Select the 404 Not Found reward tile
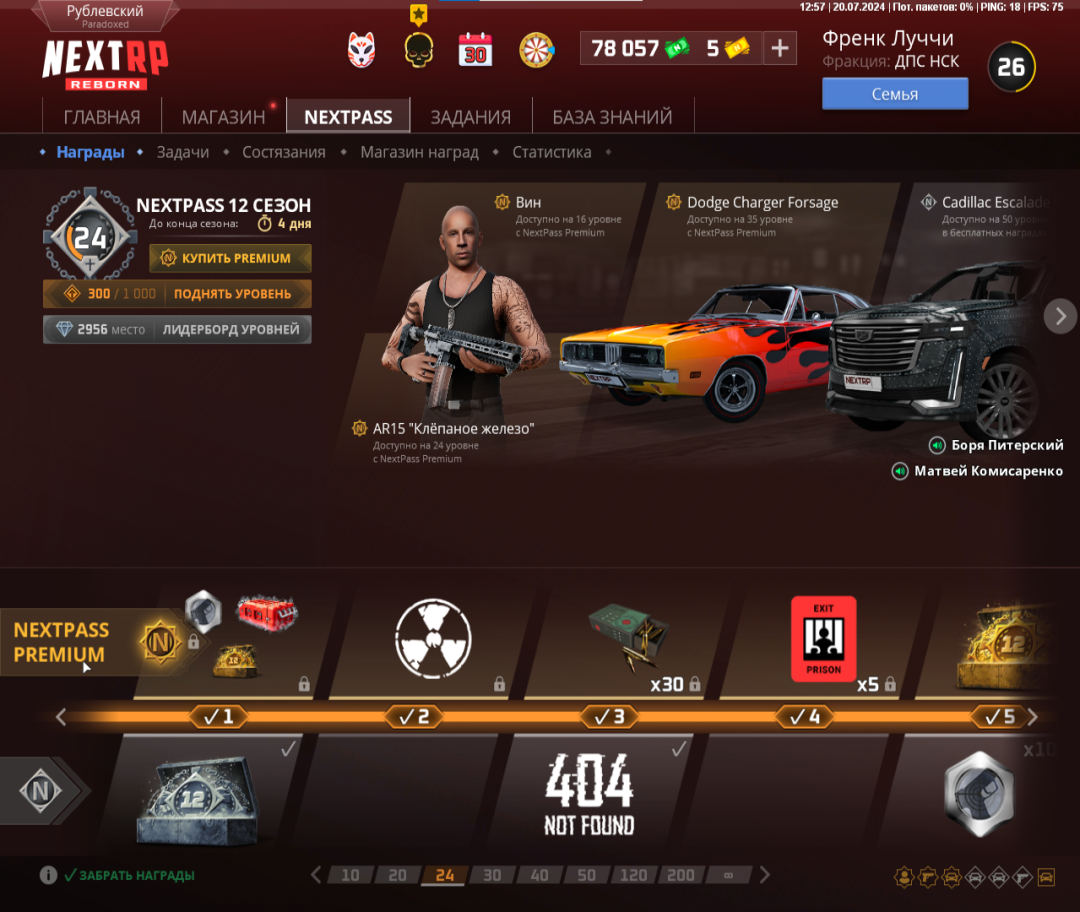The width and height of the screenshot is (1080, 912). click(589, 795)
